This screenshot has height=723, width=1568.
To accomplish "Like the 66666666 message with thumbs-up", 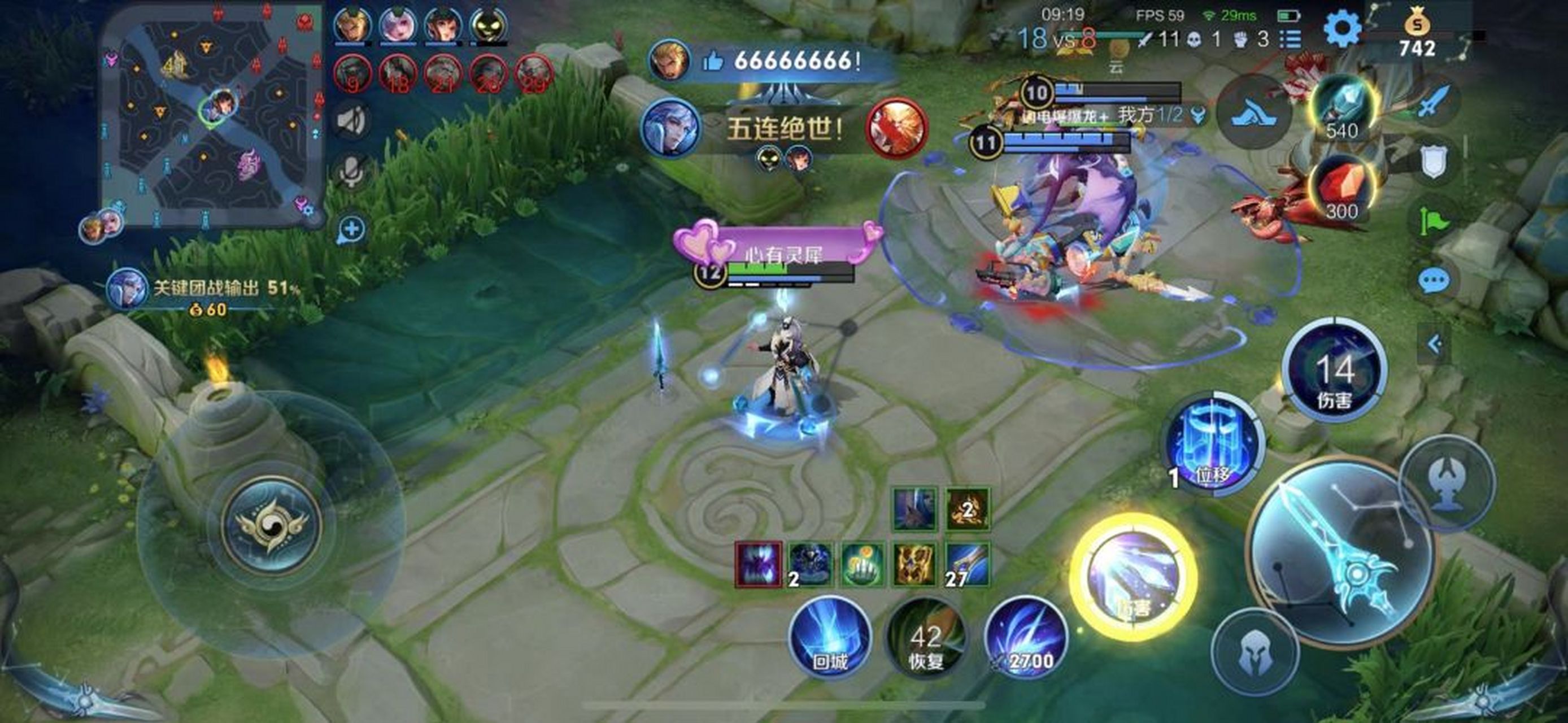I will [712, 61].
